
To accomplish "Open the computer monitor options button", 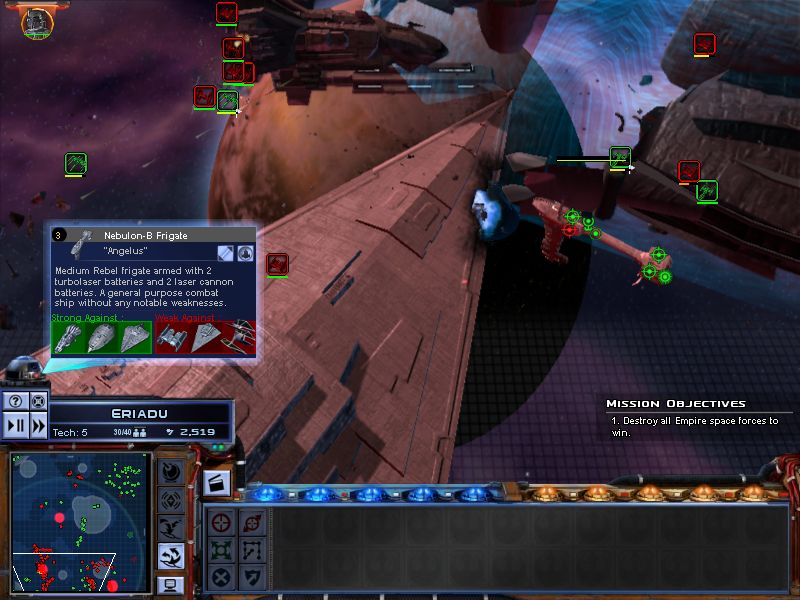I will click(x=170, y=584).
